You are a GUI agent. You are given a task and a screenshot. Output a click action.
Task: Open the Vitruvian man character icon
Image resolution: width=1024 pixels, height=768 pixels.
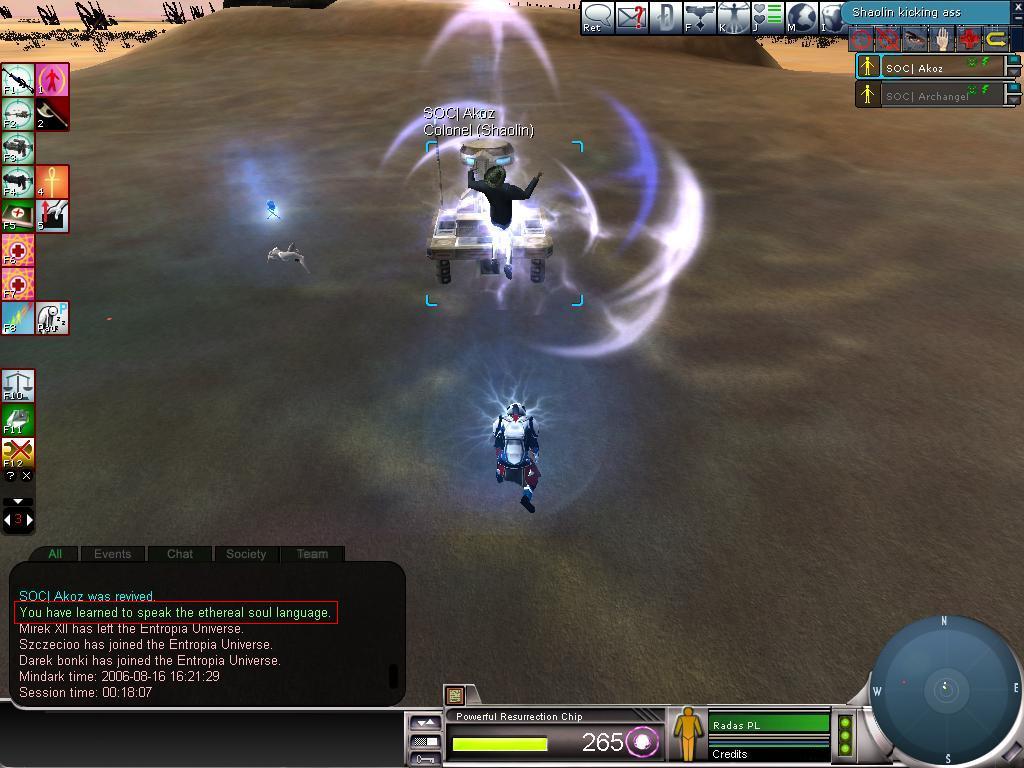click(x=734, y=17)
